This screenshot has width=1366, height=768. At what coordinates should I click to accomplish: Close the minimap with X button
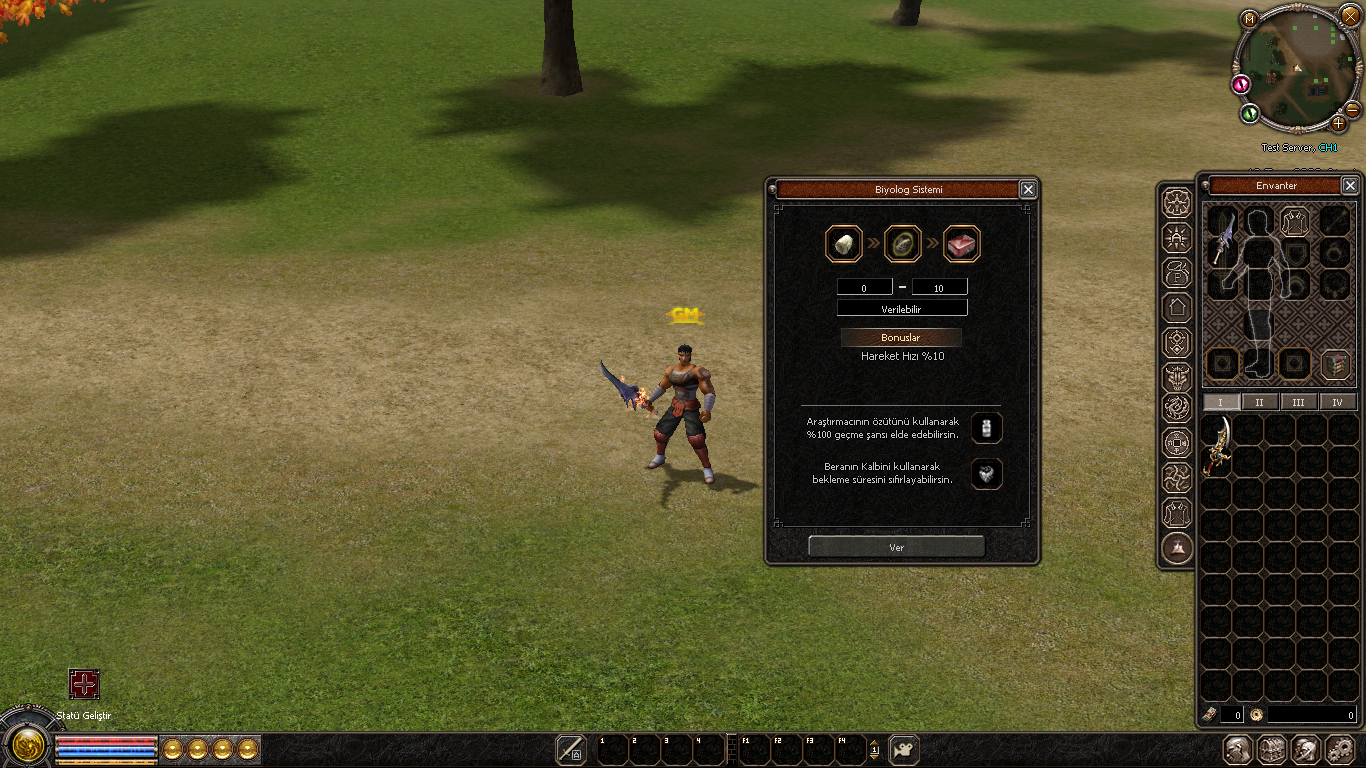(x=1350, y=16)
